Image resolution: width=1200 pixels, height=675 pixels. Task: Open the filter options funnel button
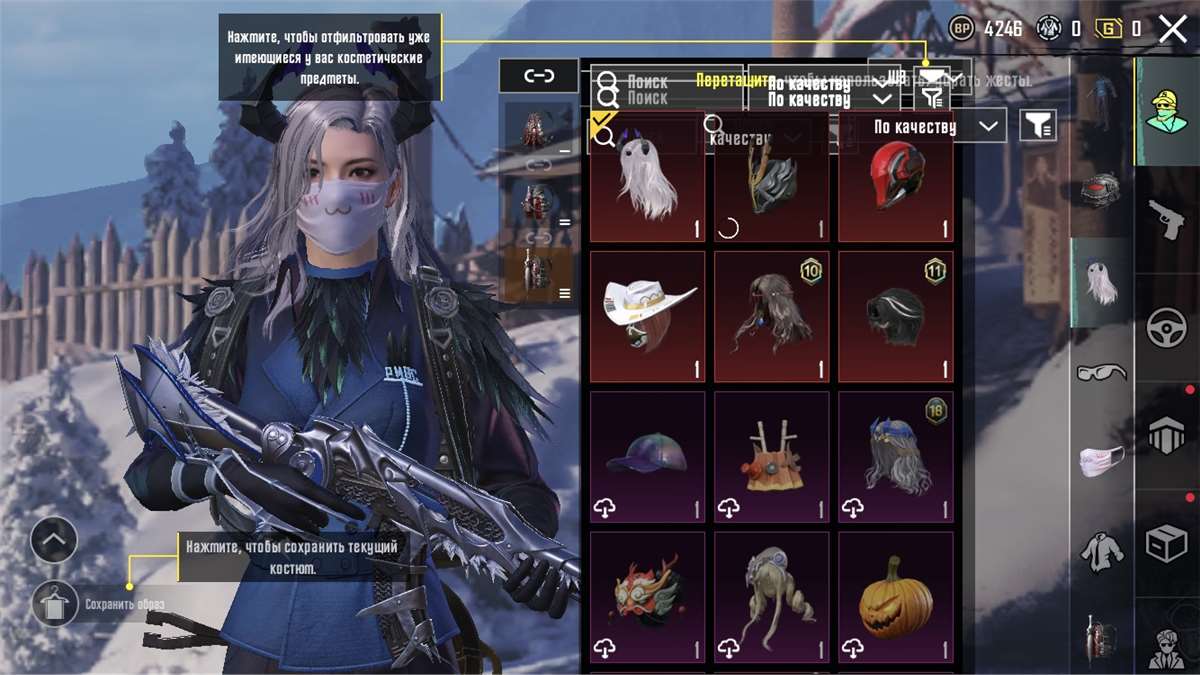pos(1038,125)
